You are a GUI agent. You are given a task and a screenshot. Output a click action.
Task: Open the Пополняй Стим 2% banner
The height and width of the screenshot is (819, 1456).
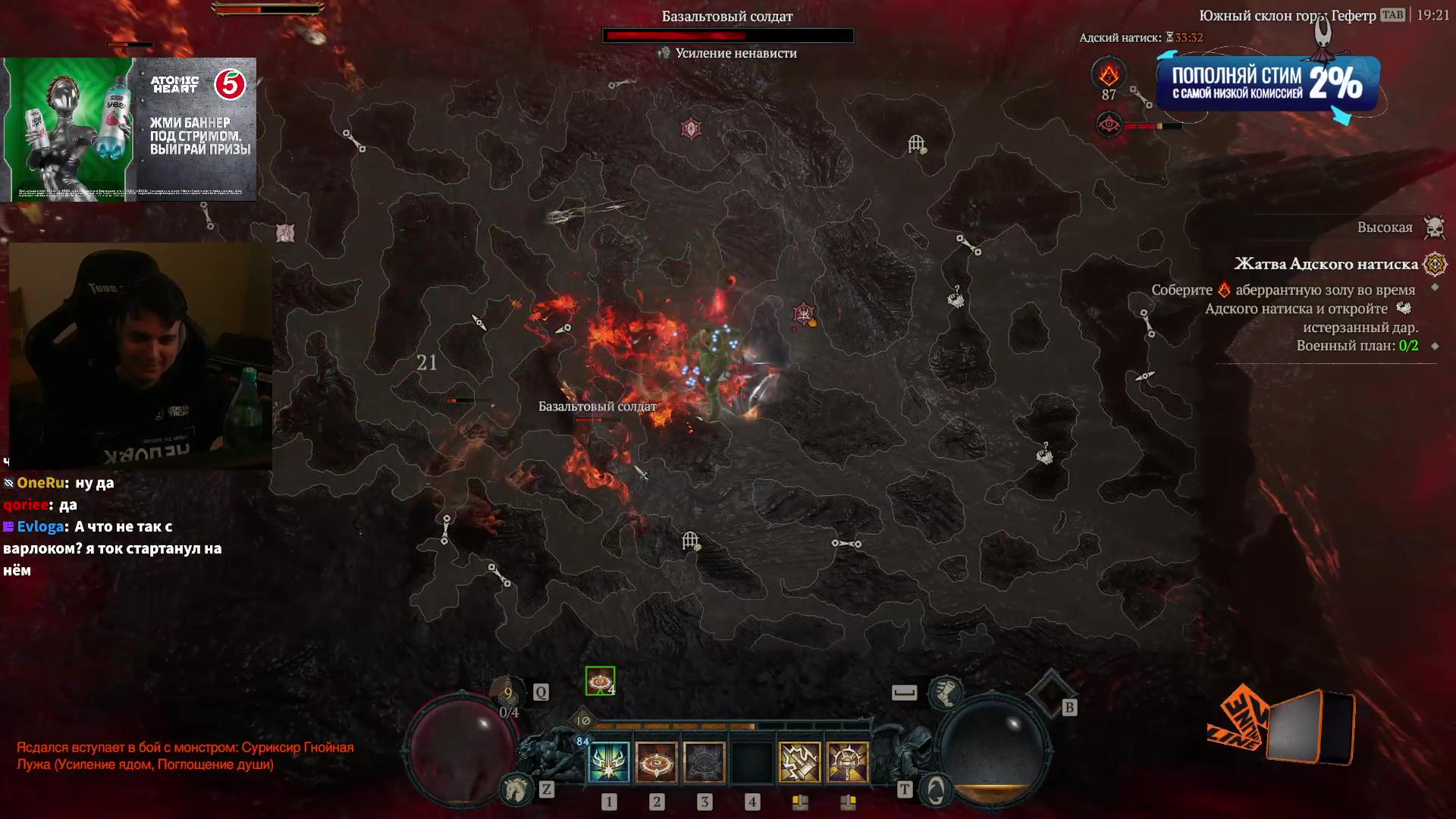tap(1267, 84)
